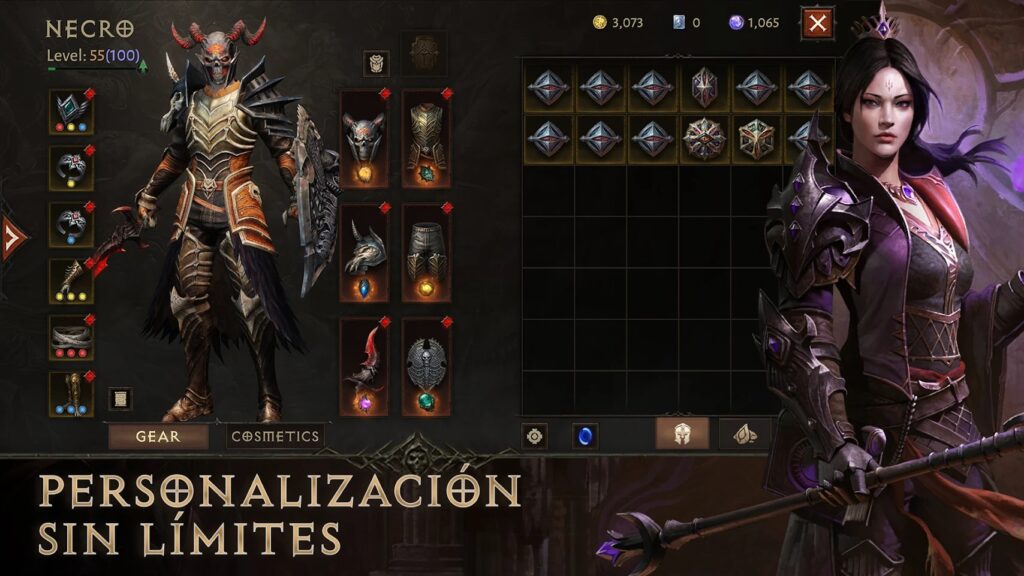Select the cube-shaped item in inventory
Viewport: 1024px width, 576px height.
(757, 139)
